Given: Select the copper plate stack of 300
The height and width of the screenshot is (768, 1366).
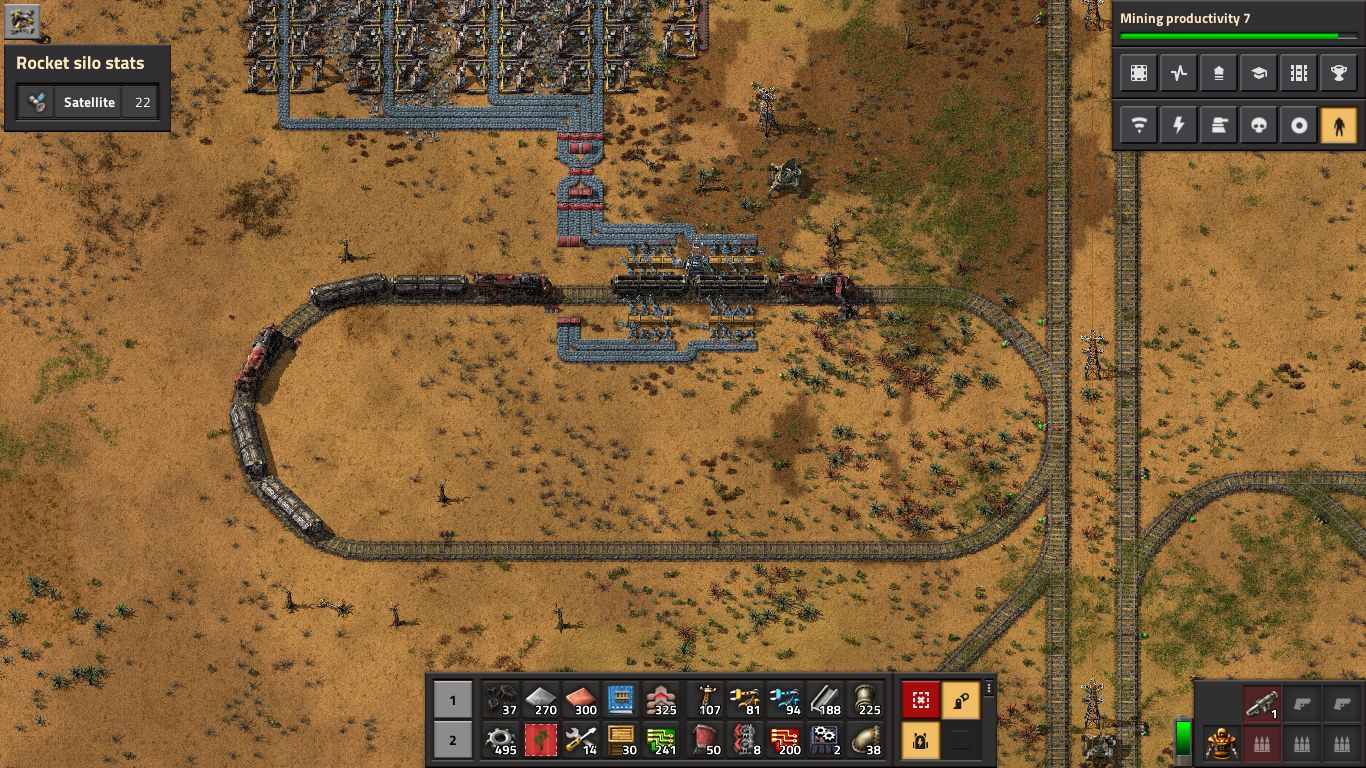Looking at the screenshot, I should pos(582,700).
